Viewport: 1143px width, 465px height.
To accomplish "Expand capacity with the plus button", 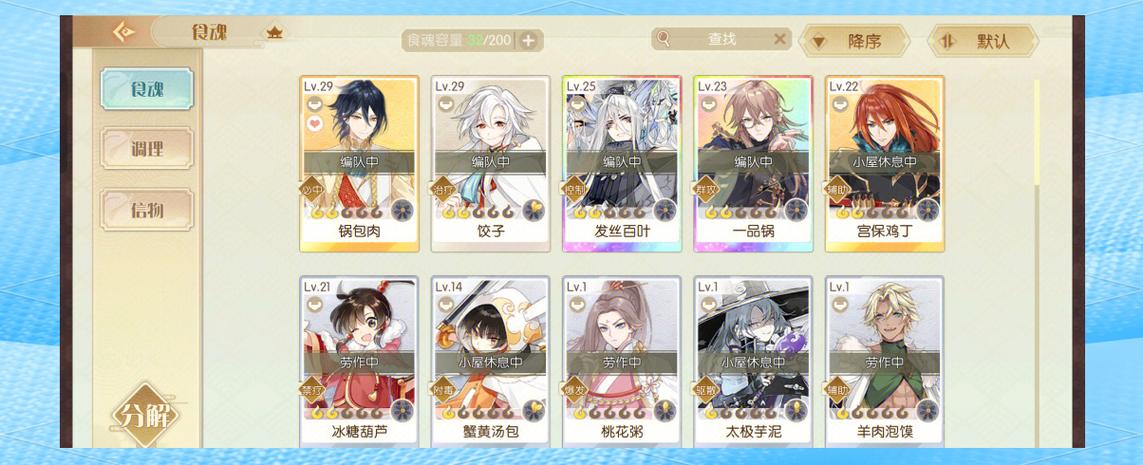I will (528, 41).
